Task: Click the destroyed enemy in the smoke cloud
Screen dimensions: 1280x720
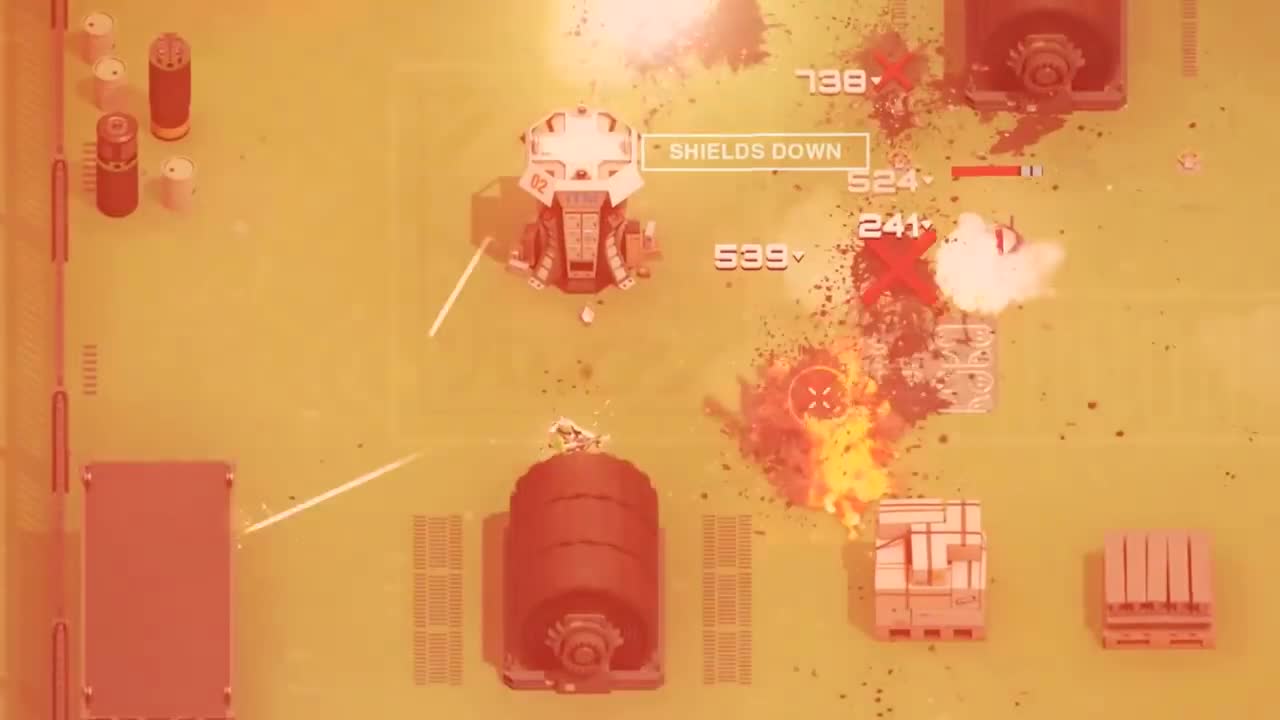Action: [x=1005, y=240]
